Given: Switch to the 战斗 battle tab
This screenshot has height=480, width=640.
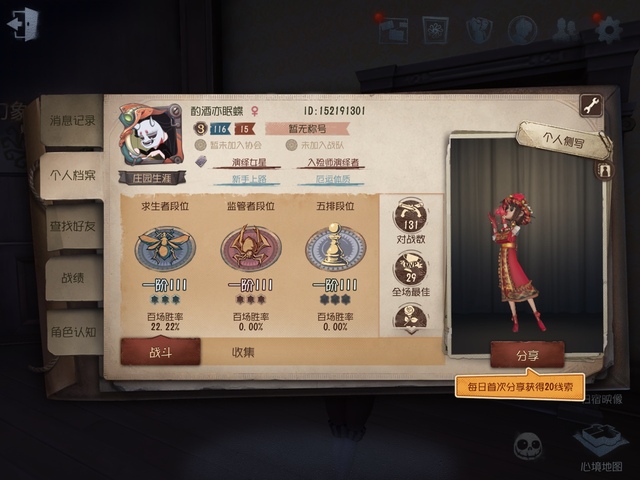Looking at the screenshot, I should click(160, 351).
